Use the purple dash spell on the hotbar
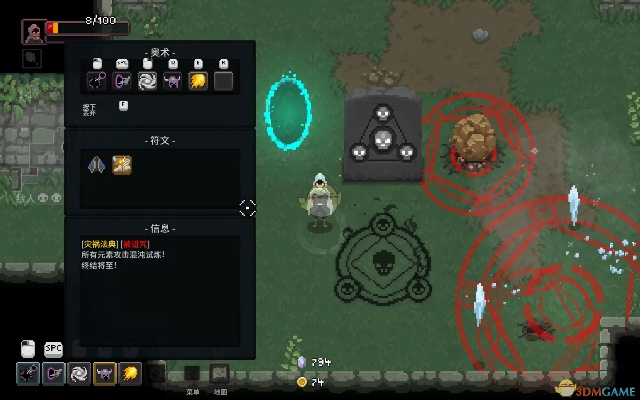Image resolution: width=640 pixels, height=400 pixels. point(52,374)
